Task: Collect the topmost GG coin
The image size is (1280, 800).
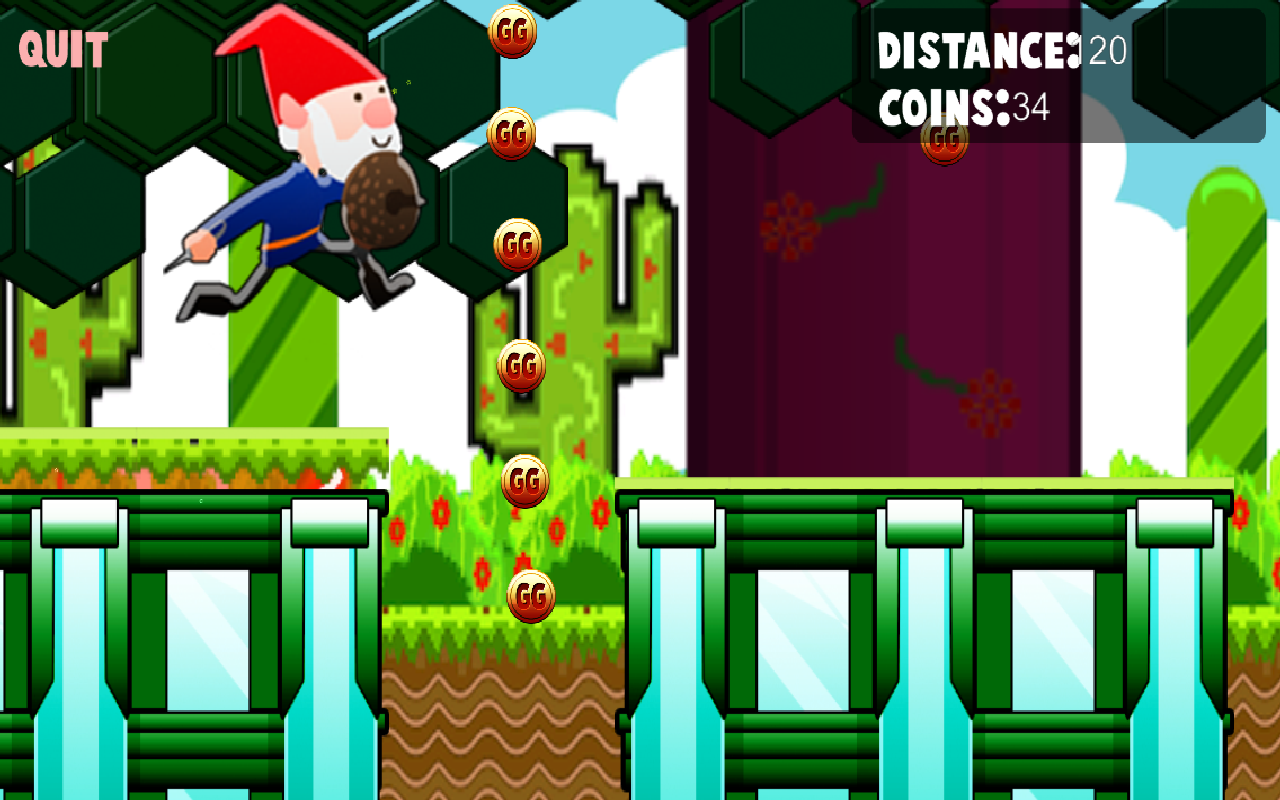Action: 513,30
